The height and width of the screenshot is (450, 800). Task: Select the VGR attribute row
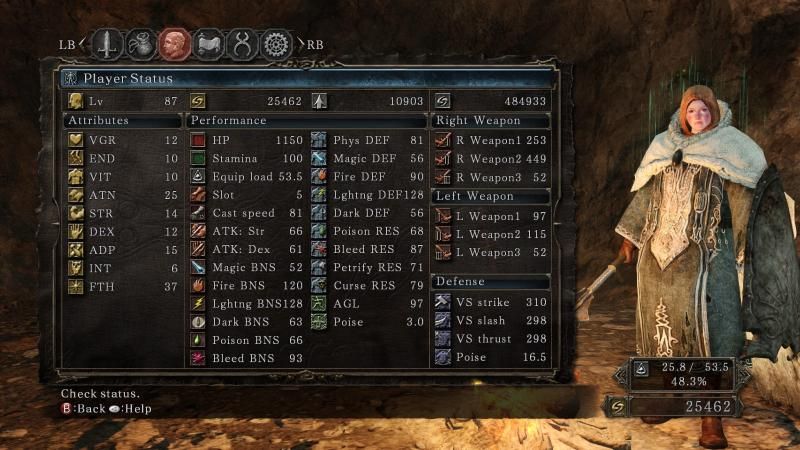pyautogui.click(x=121, y=140)
